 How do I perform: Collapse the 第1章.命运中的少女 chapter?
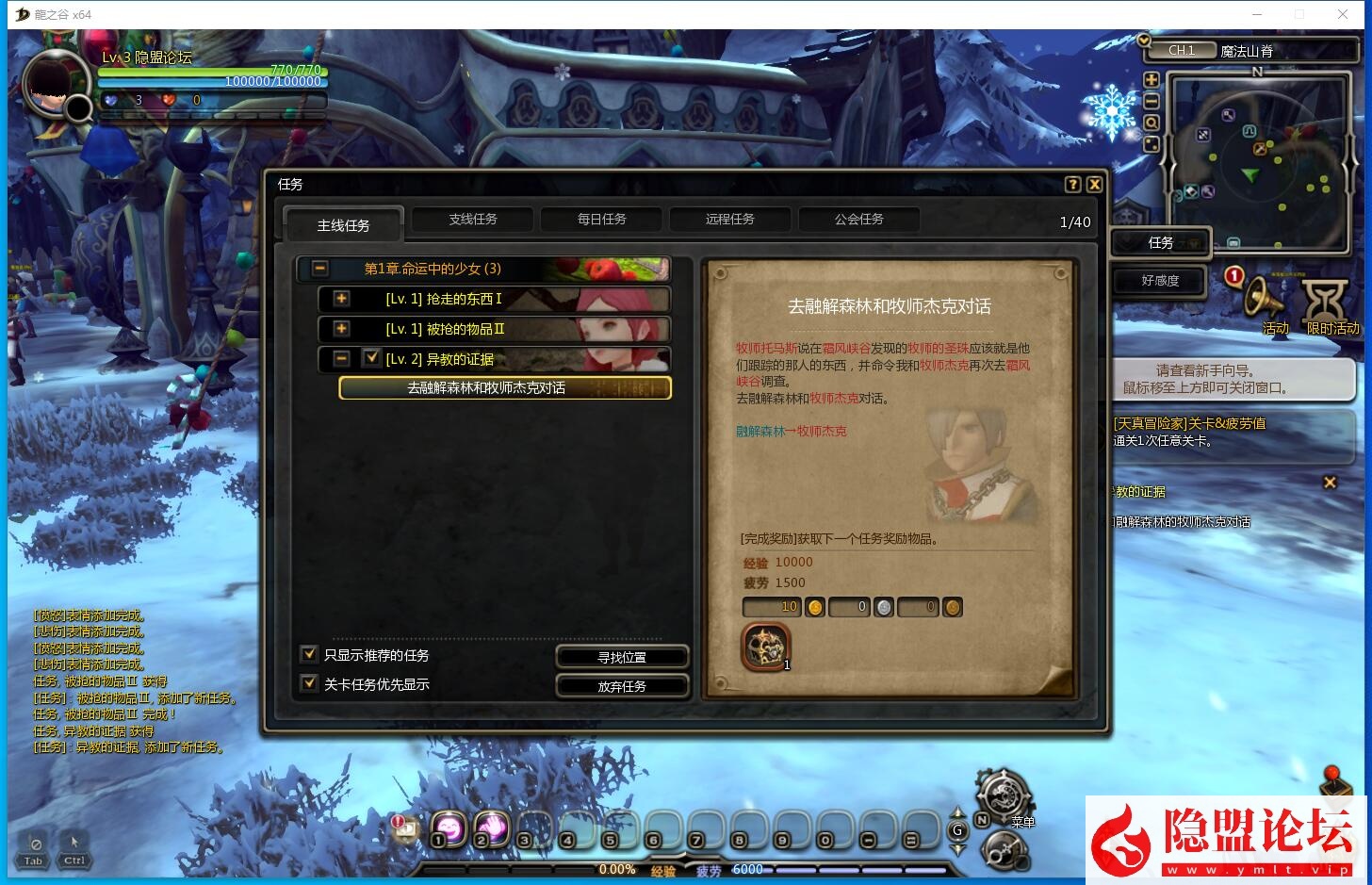319,269
